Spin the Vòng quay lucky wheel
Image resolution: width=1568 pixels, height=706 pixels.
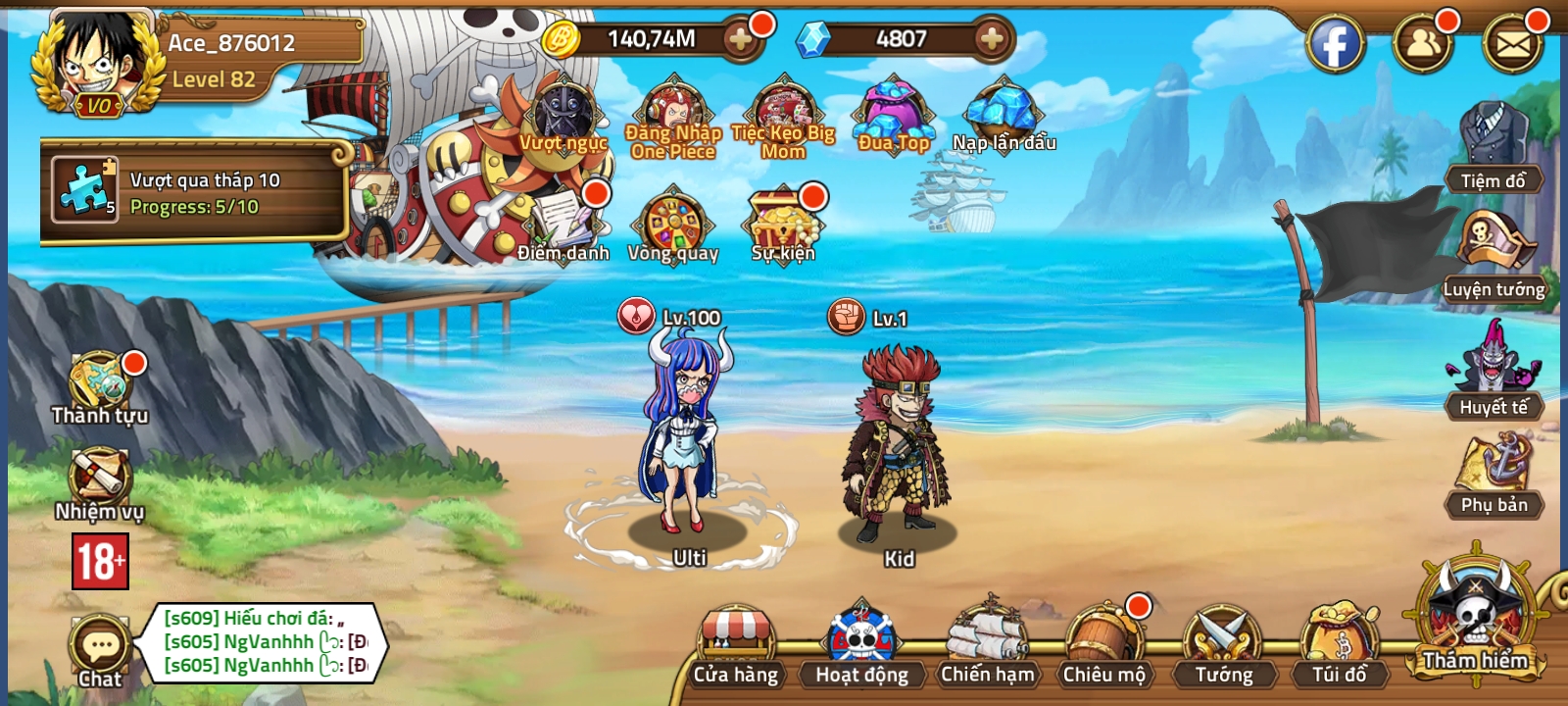coord(676,224)
